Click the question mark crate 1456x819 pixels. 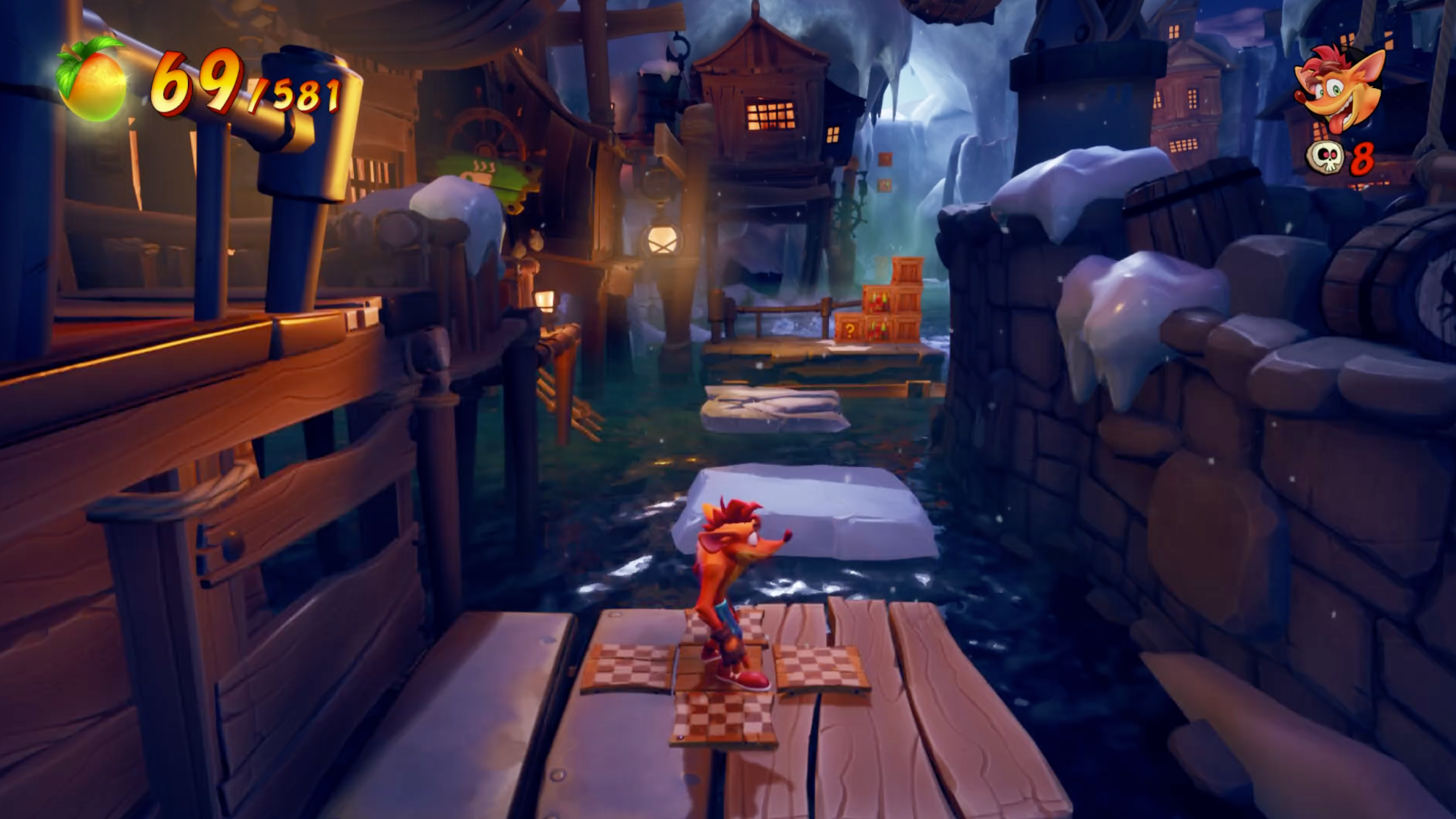point(851,328)
